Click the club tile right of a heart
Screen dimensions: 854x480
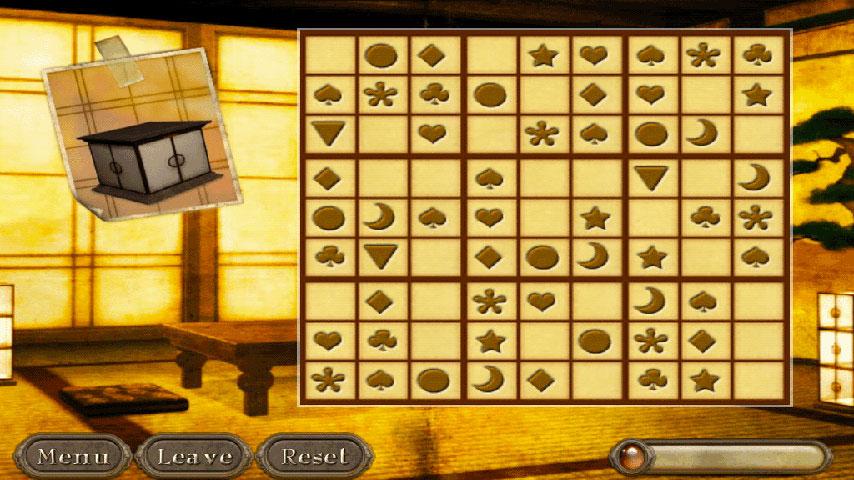[380, 341]
